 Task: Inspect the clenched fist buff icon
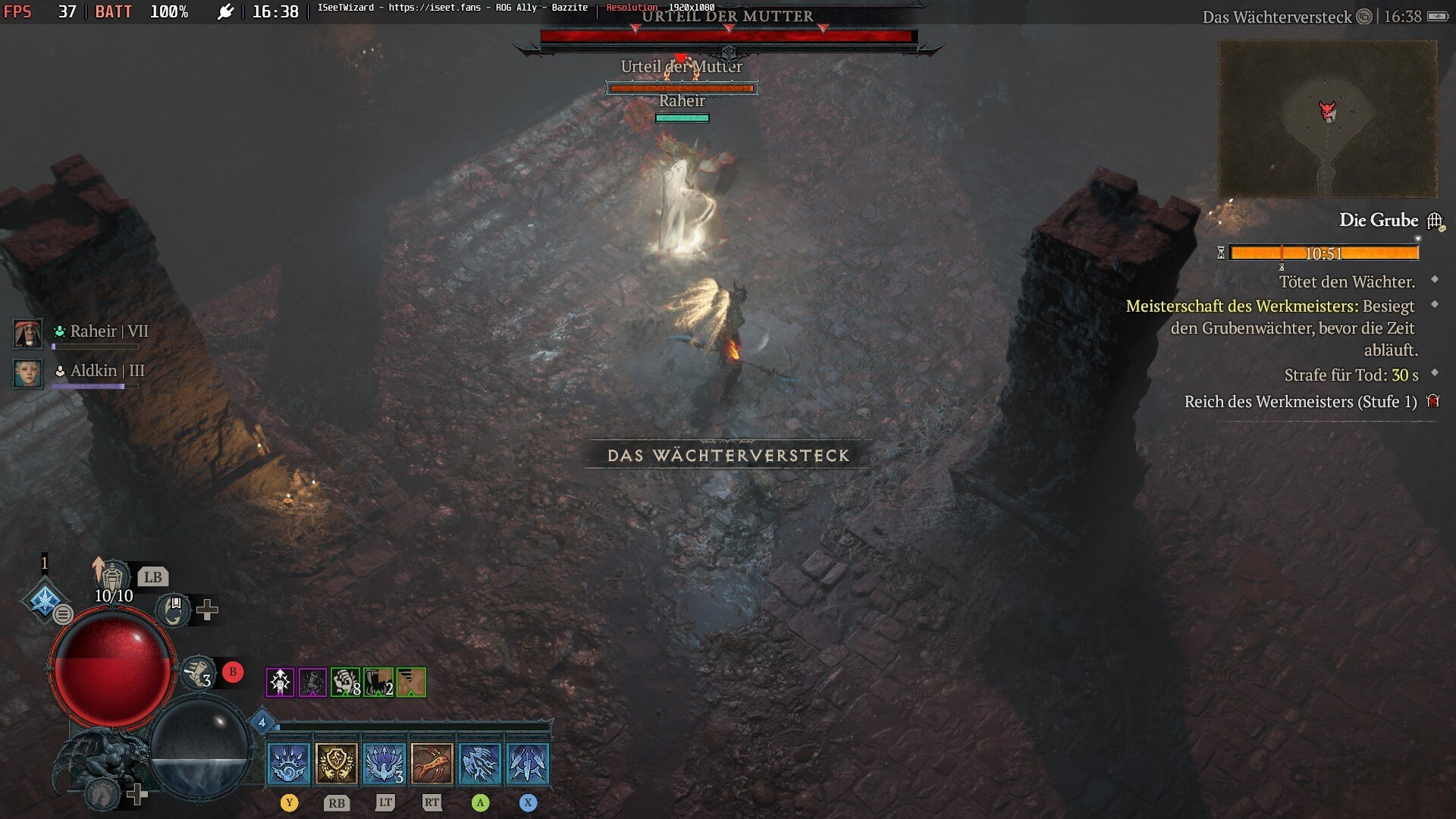345,682
